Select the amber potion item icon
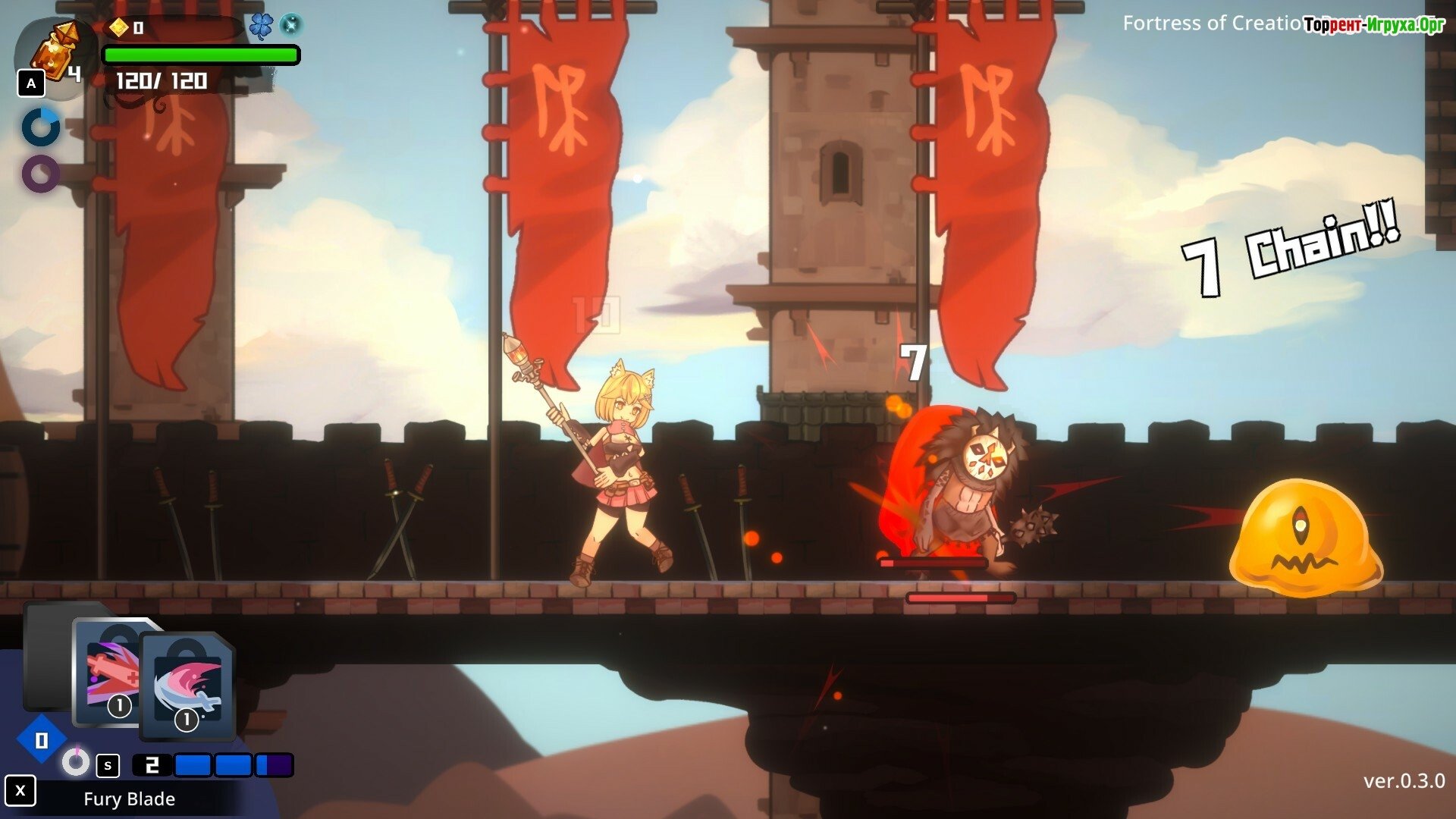Screen dimensions: 1456x819 (x=56, y=52)
